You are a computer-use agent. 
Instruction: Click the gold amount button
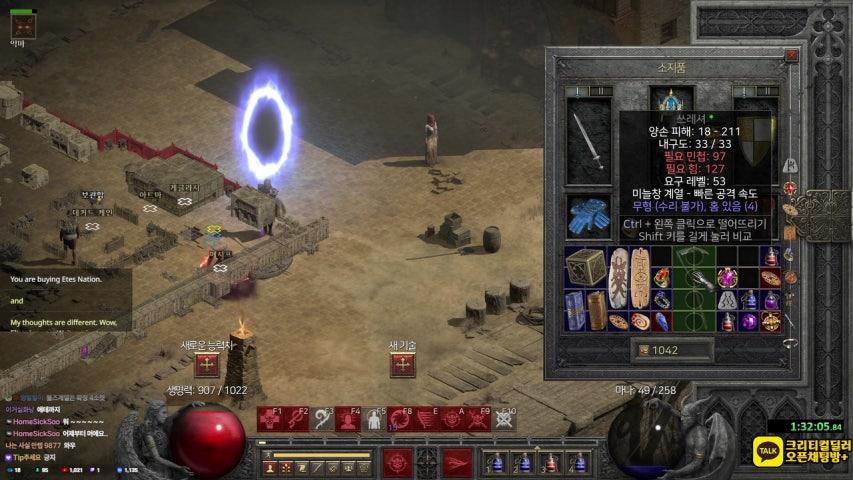(673, 350)
